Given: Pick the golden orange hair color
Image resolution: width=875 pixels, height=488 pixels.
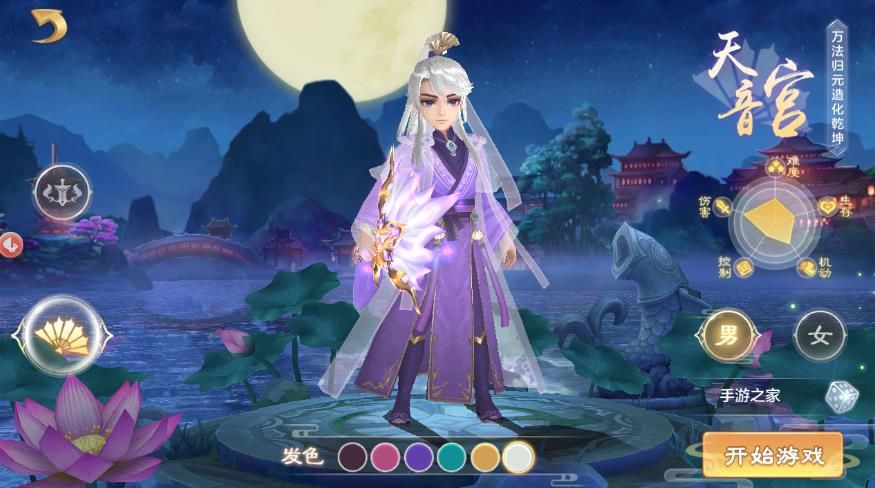Looking at the screenshot, I should point(486,457).
